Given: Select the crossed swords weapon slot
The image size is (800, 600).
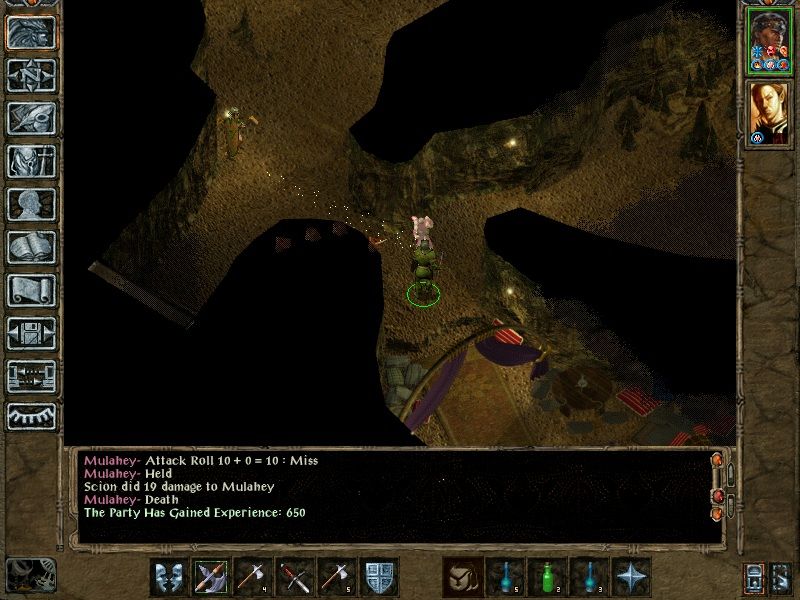Looking at the screenshot, I should click(x=295, y=577).
